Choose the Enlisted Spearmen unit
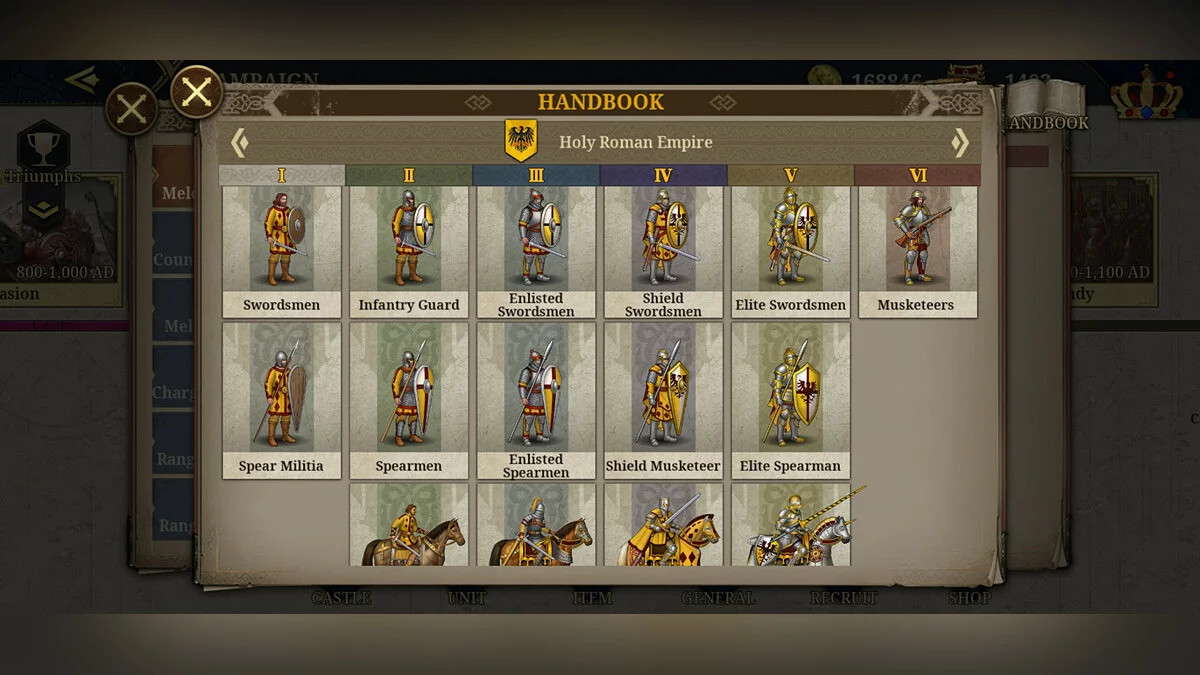The image size is (1200, 675). coord(536,400)
